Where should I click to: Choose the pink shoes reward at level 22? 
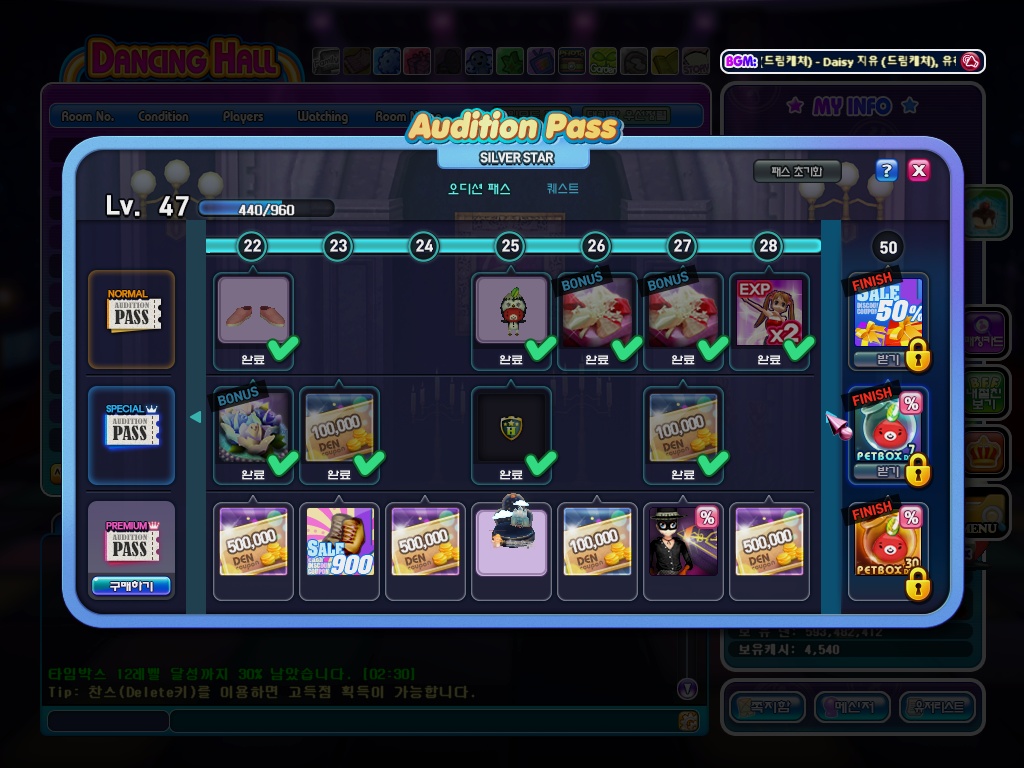254,312
